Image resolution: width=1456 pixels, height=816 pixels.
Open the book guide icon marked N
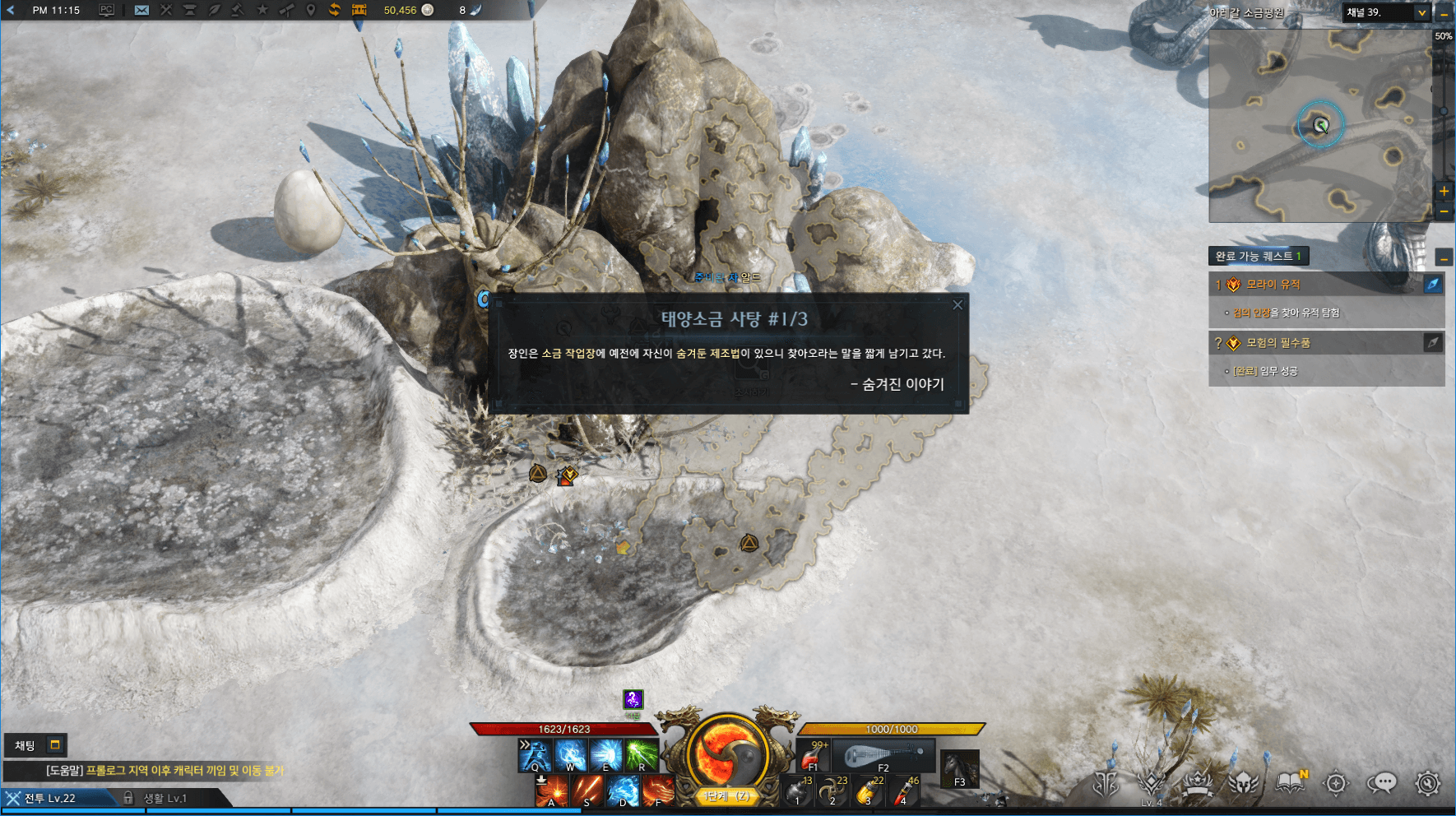coord(1291,783)
